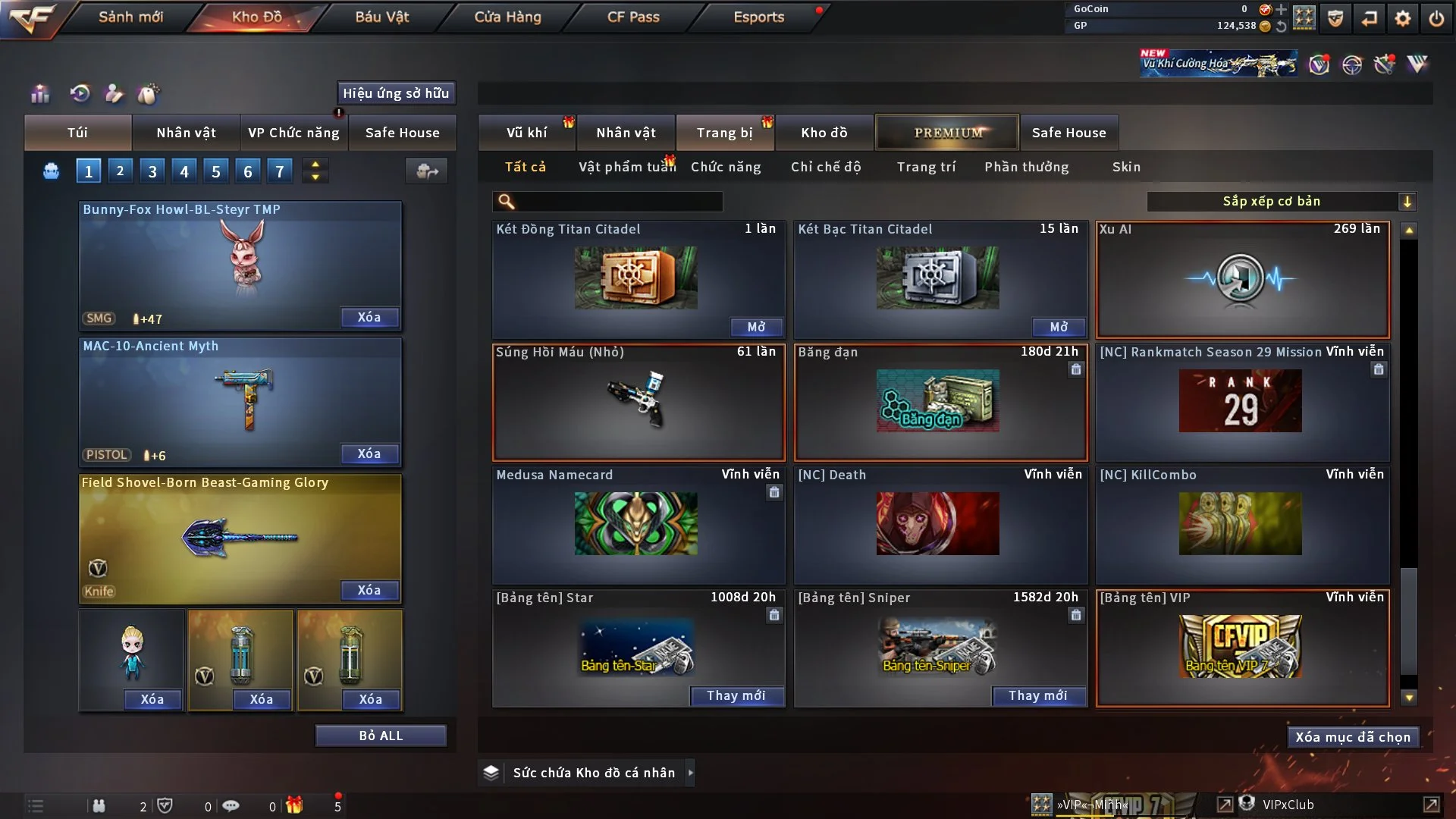Open the Két Bạc Titan Citadel safe
The image size is (1456, 819).
tap(1058, 327)
